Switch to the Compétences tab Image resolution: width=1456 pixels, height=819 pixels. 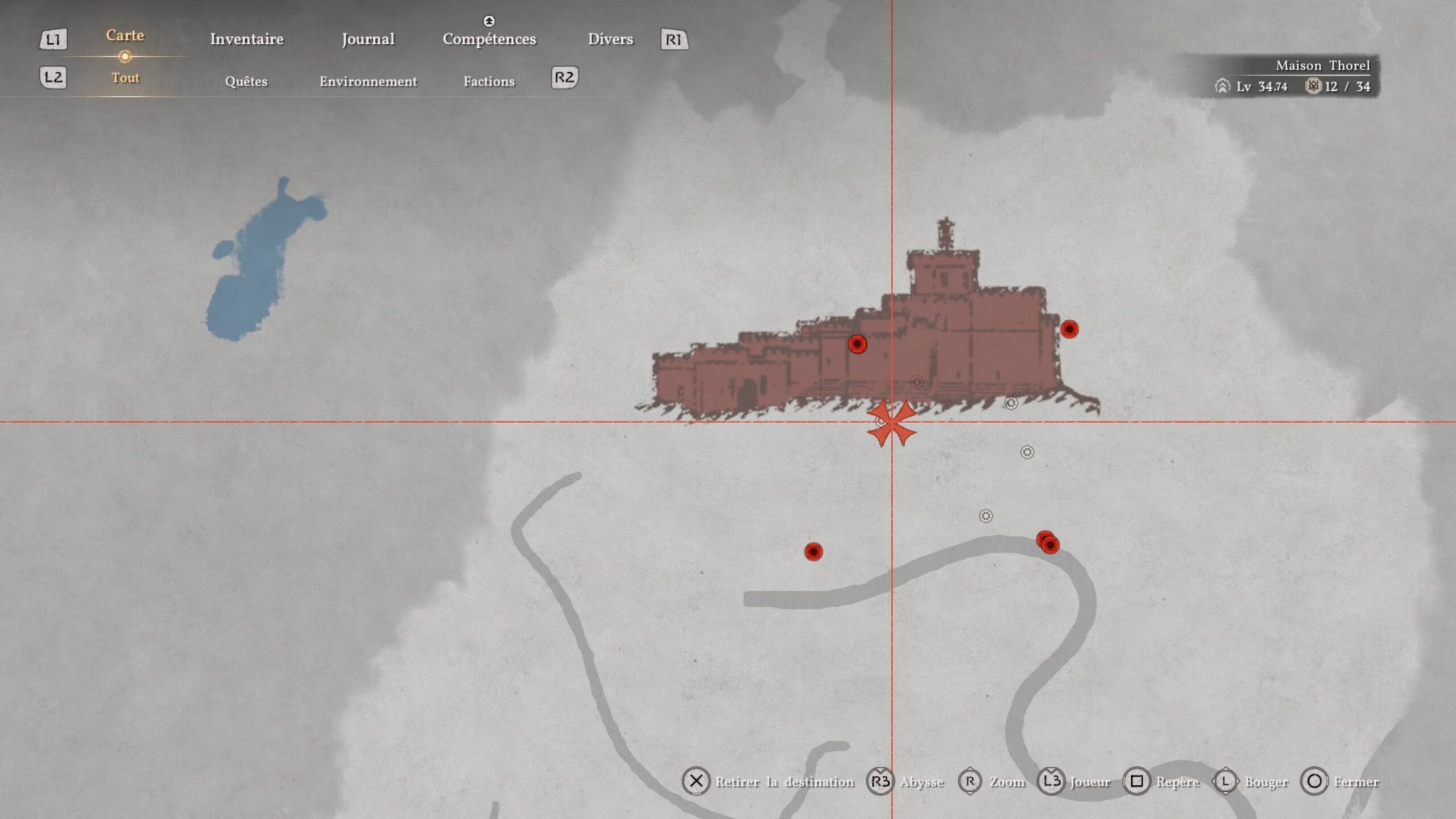[x=489, y=39]
